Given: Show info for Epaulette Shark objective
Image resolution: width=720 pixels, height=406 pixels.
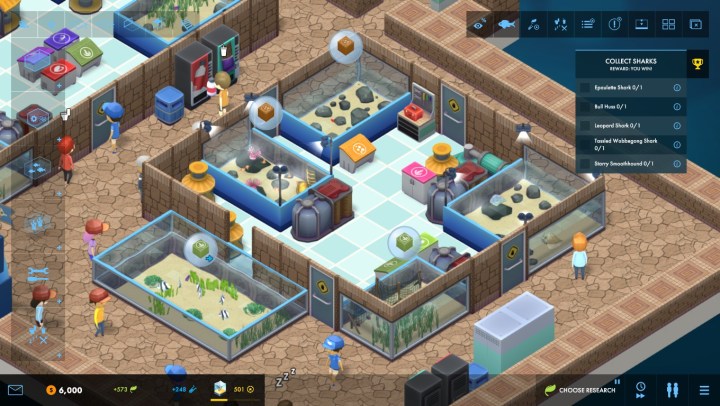Looking at the screenshot, I should (677, 88).
